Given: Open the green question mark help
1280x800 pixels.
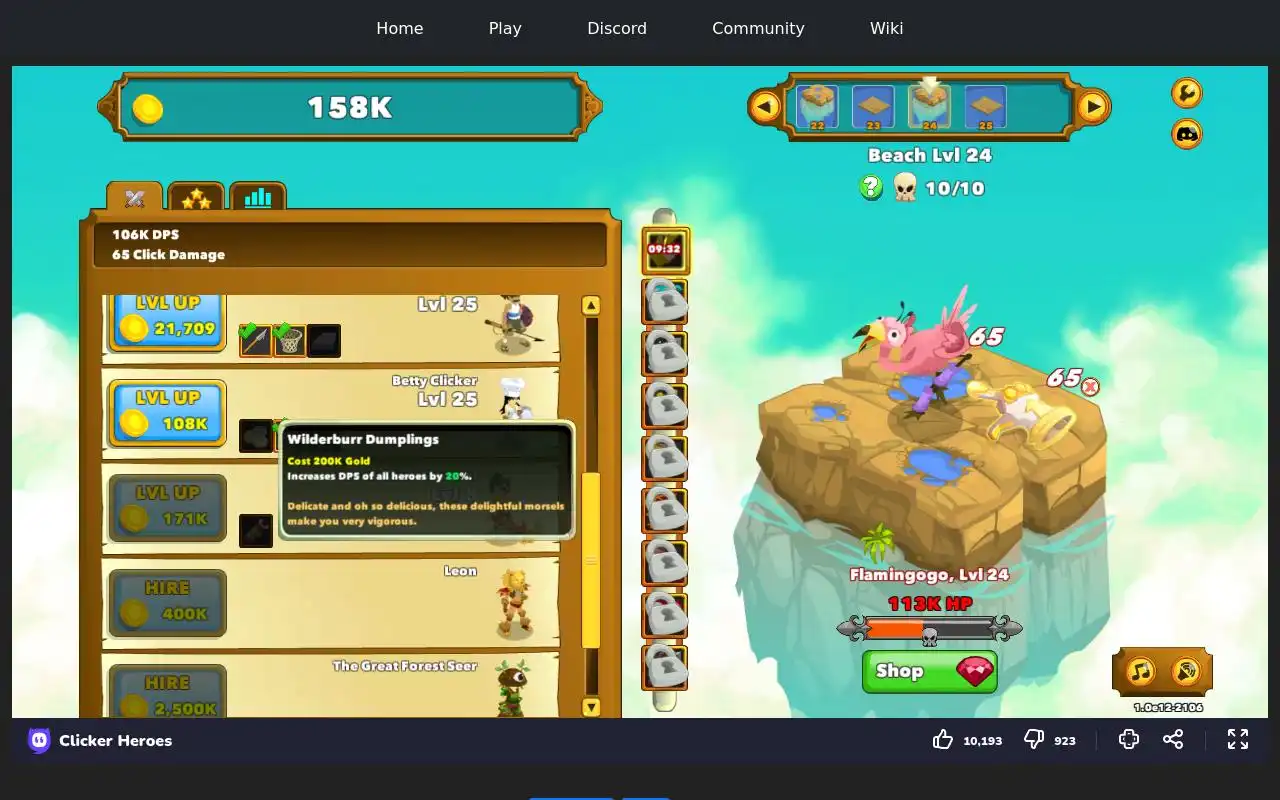Looking at the screenshot, I should [x=871, y=187].
